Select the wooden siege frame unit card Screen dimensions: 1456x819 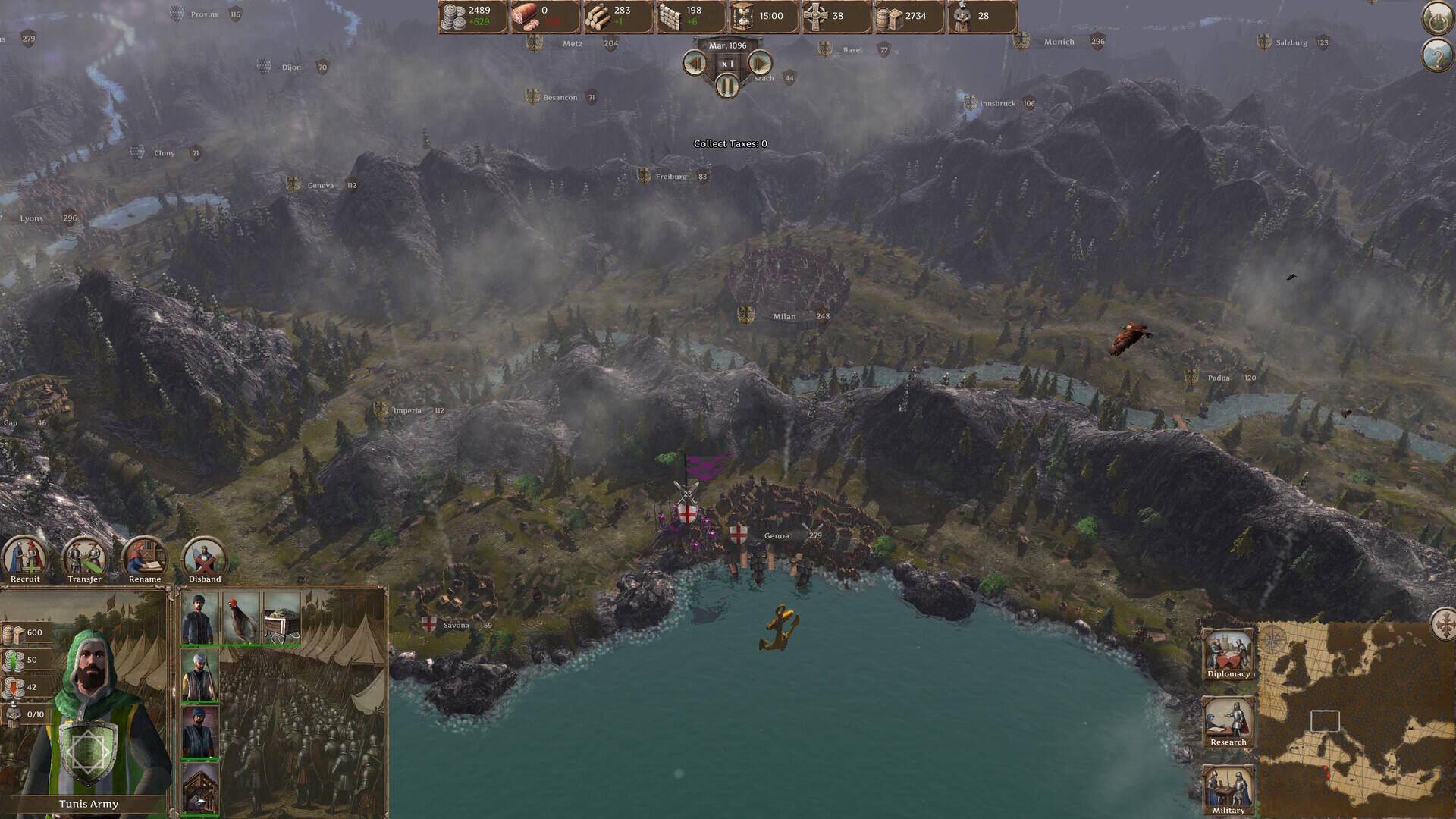[x=200, y=789]
